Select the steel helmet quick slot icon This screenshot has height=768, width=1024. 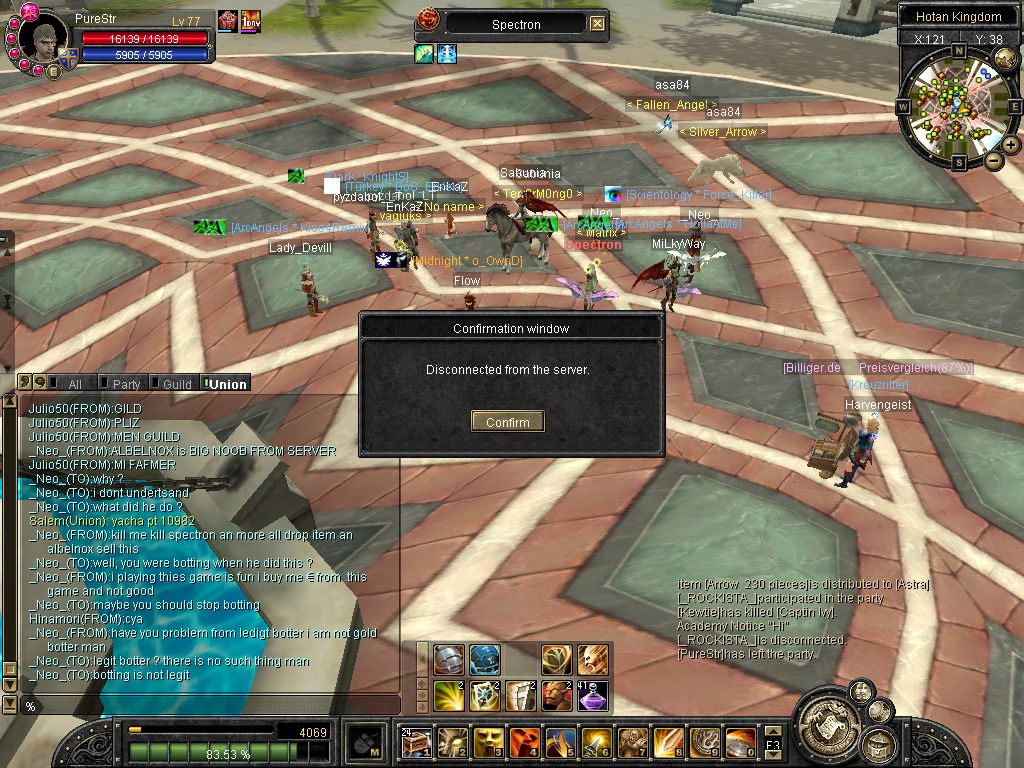click(x=449, y=659)
